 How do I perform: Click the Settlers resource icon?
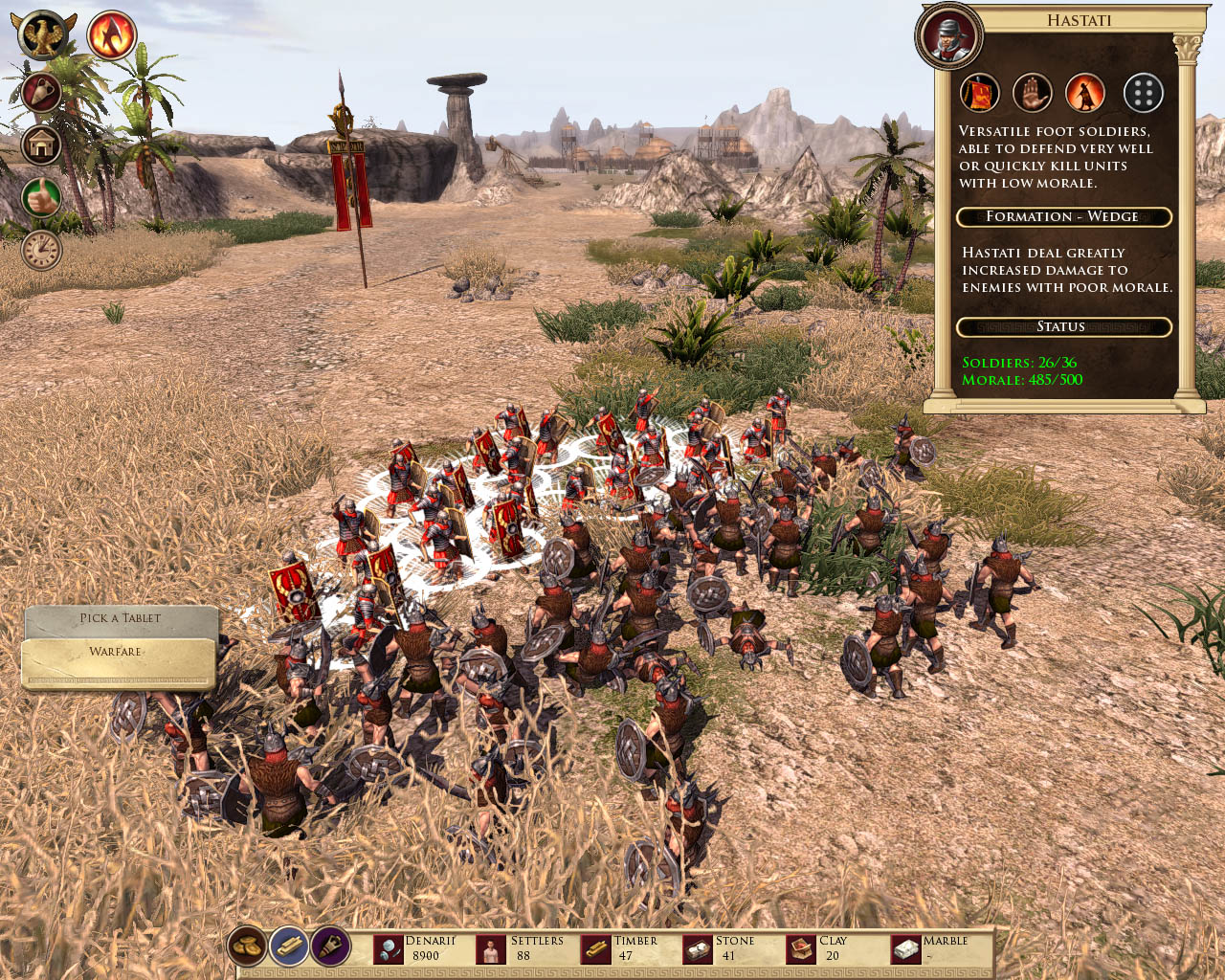pyautogui.click(x=491, y=949)
